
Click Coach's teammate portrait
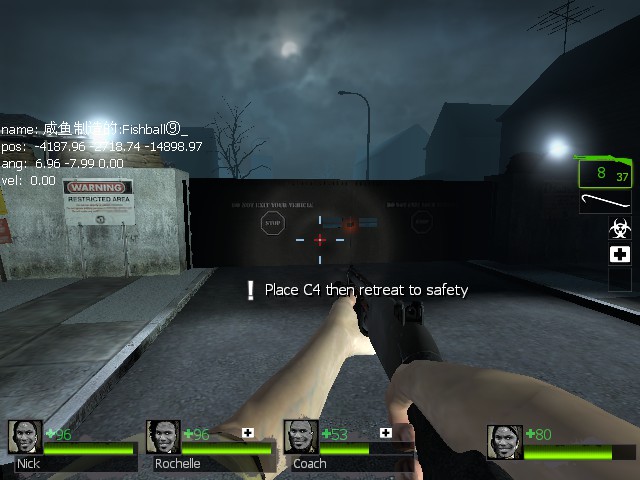[301, 437]
